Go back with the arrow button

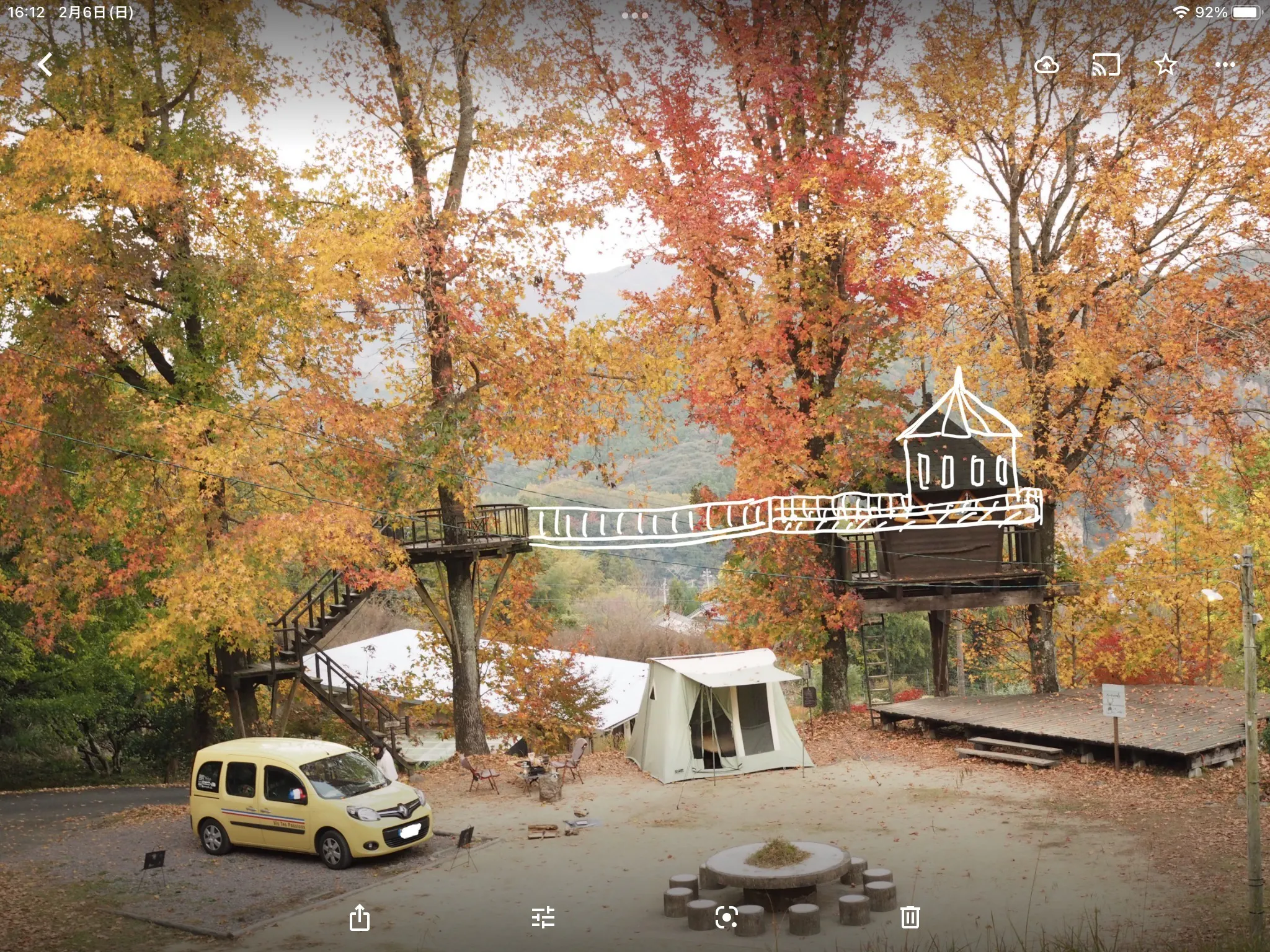(45, 64)
